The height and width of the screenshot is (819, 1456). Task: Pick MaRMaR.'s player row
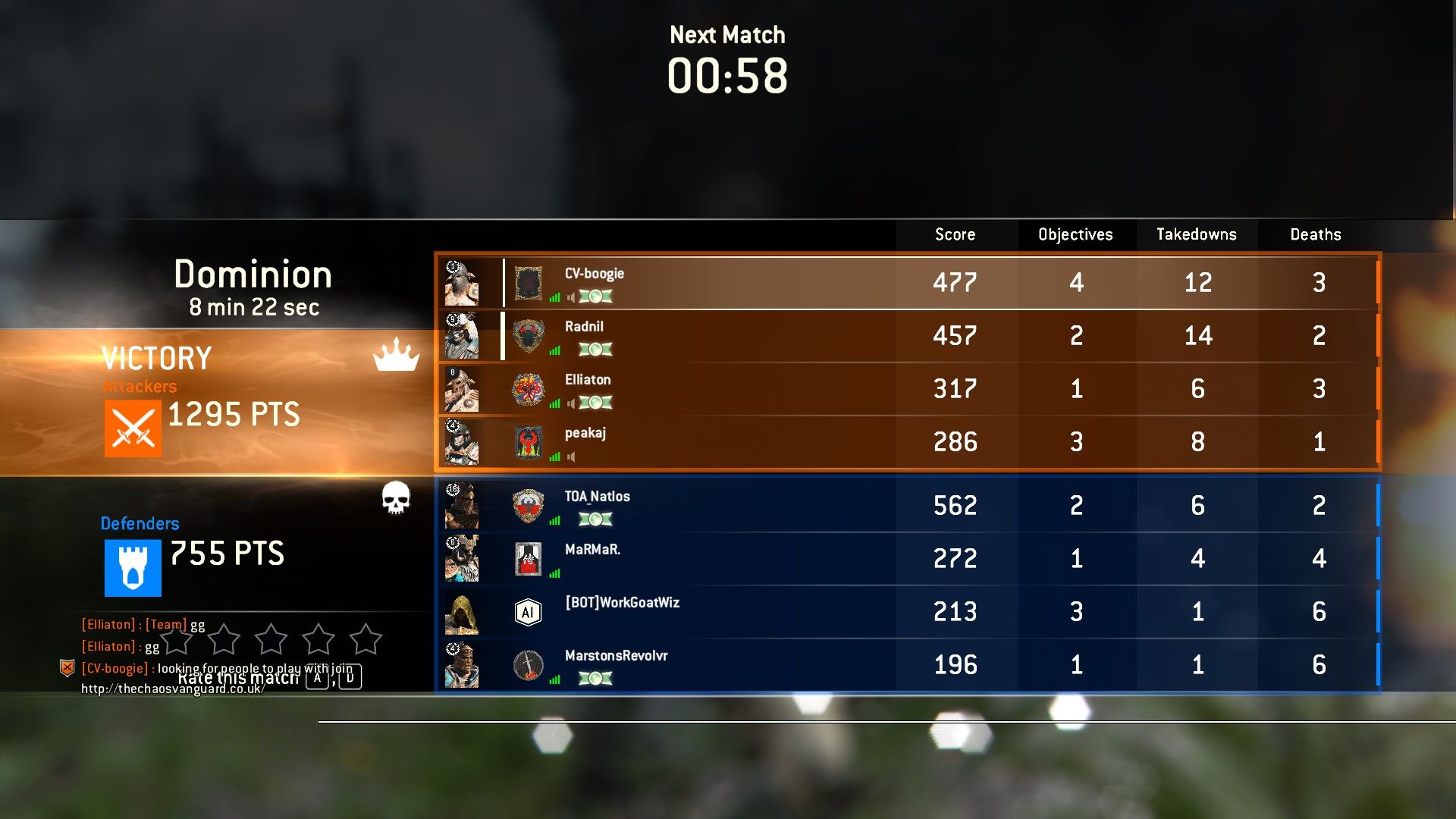(x=758, y=559)
